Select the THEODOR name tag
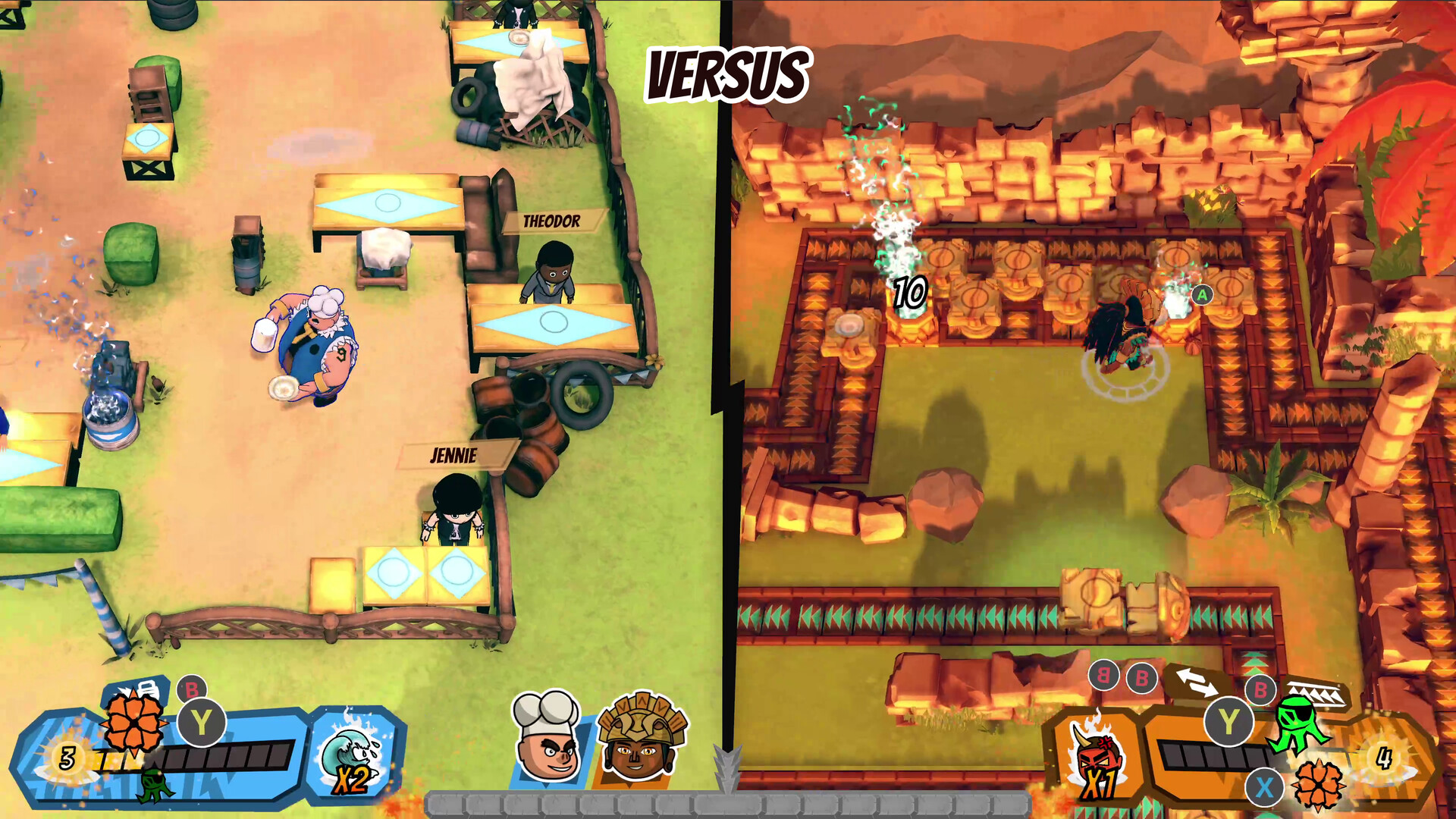1456x819 pixels. (x=552, y=221)
